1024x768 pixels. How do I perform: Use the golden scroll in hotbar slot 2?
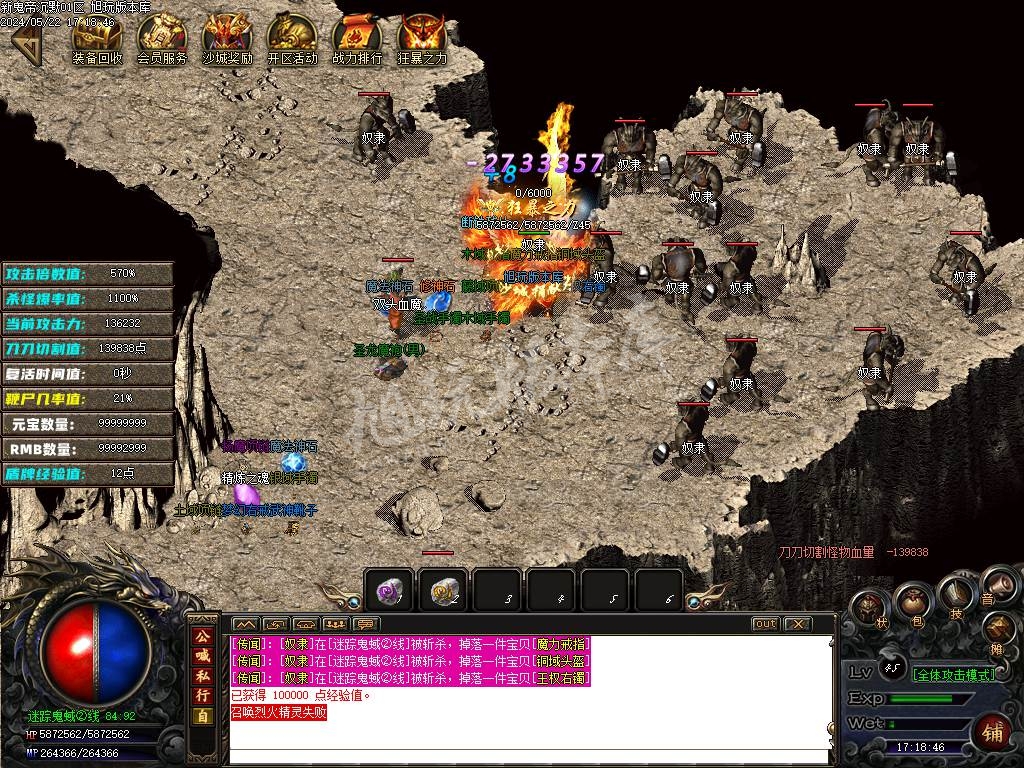tap(443, 592)
